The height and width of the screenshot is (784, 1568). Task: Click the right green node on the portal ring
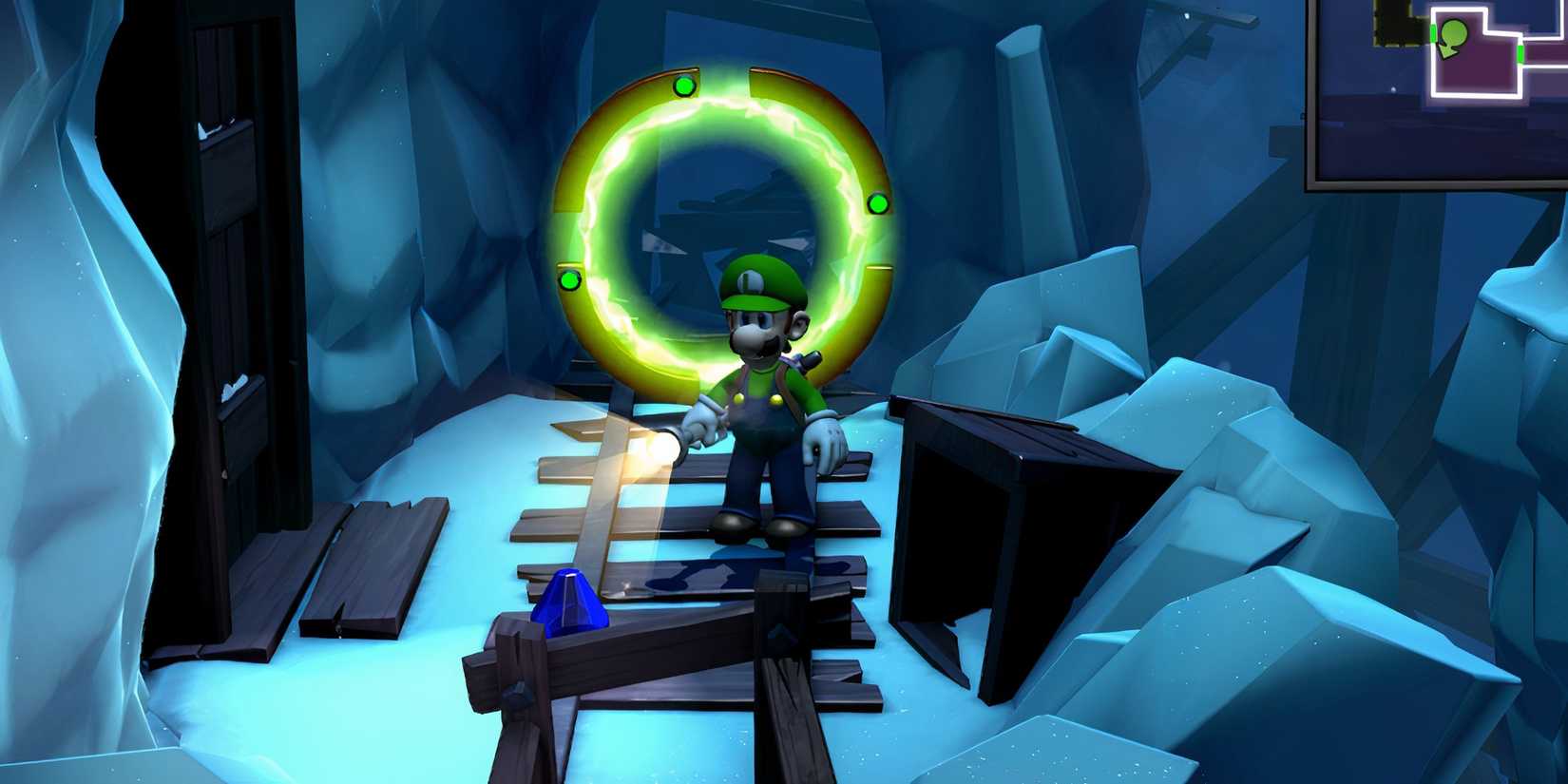coord(875,202)
